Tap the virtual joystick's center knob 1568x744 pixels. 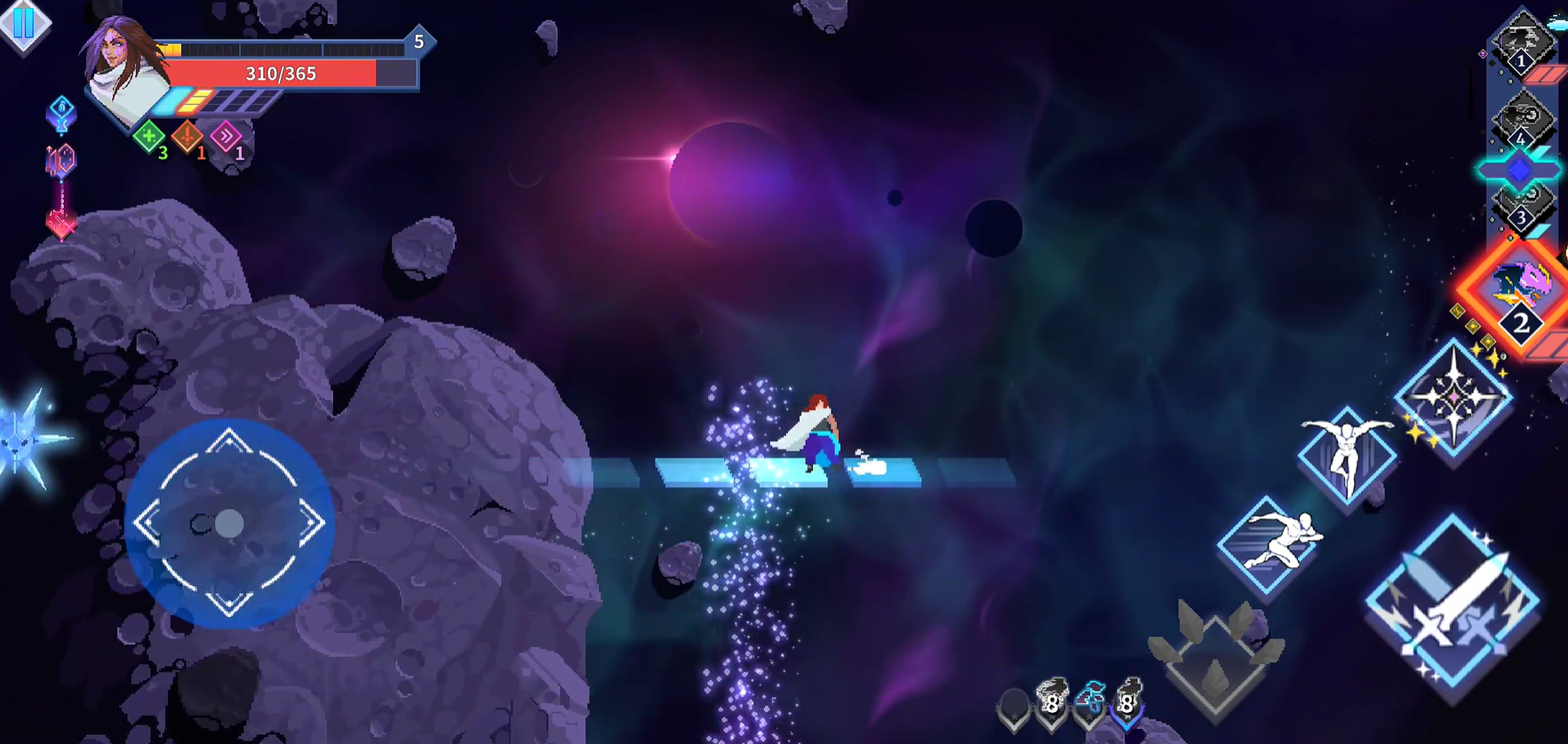pyautogui.click(x=229, y=524)
